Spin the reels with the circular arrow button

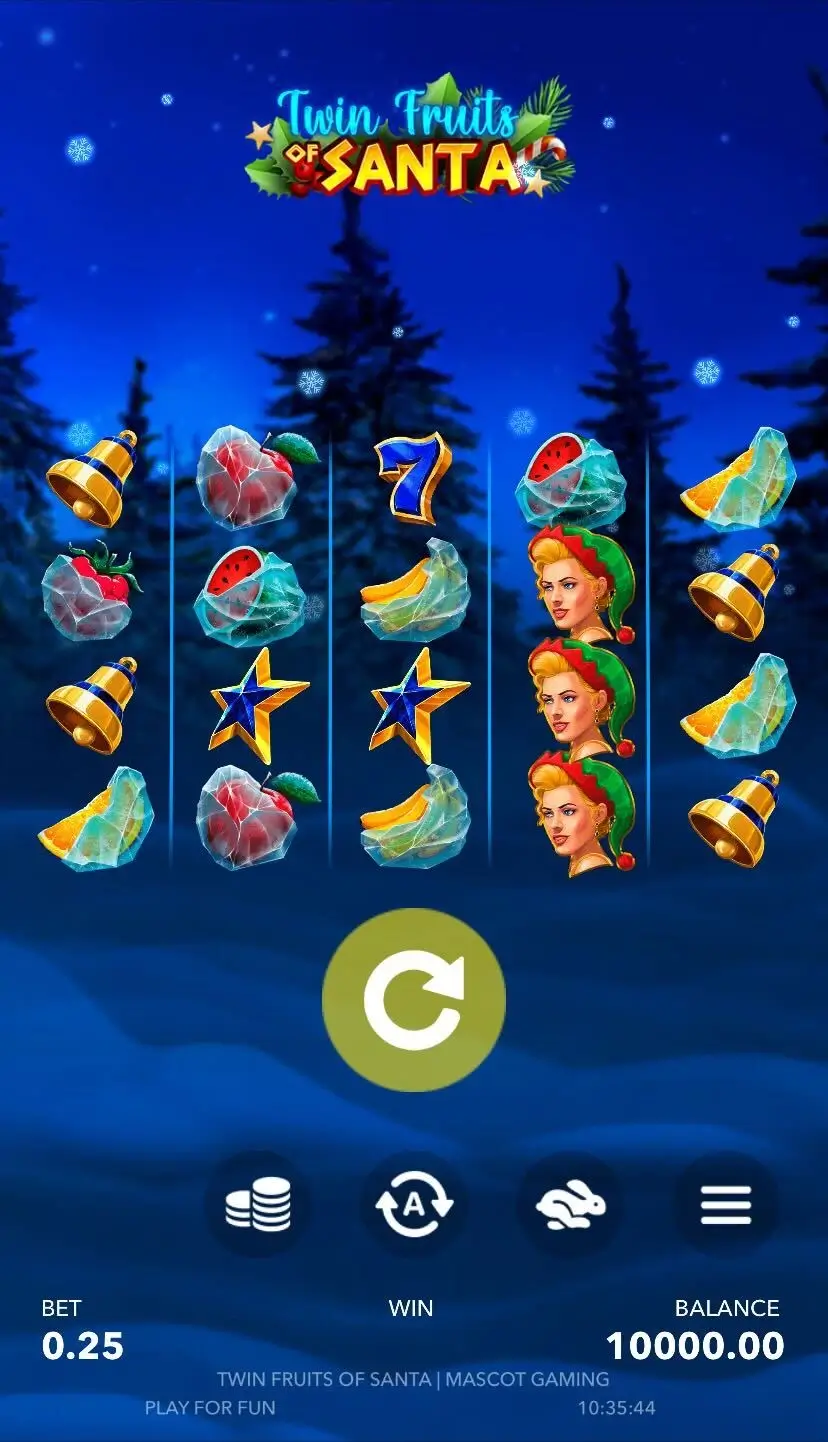pos(413,999)
